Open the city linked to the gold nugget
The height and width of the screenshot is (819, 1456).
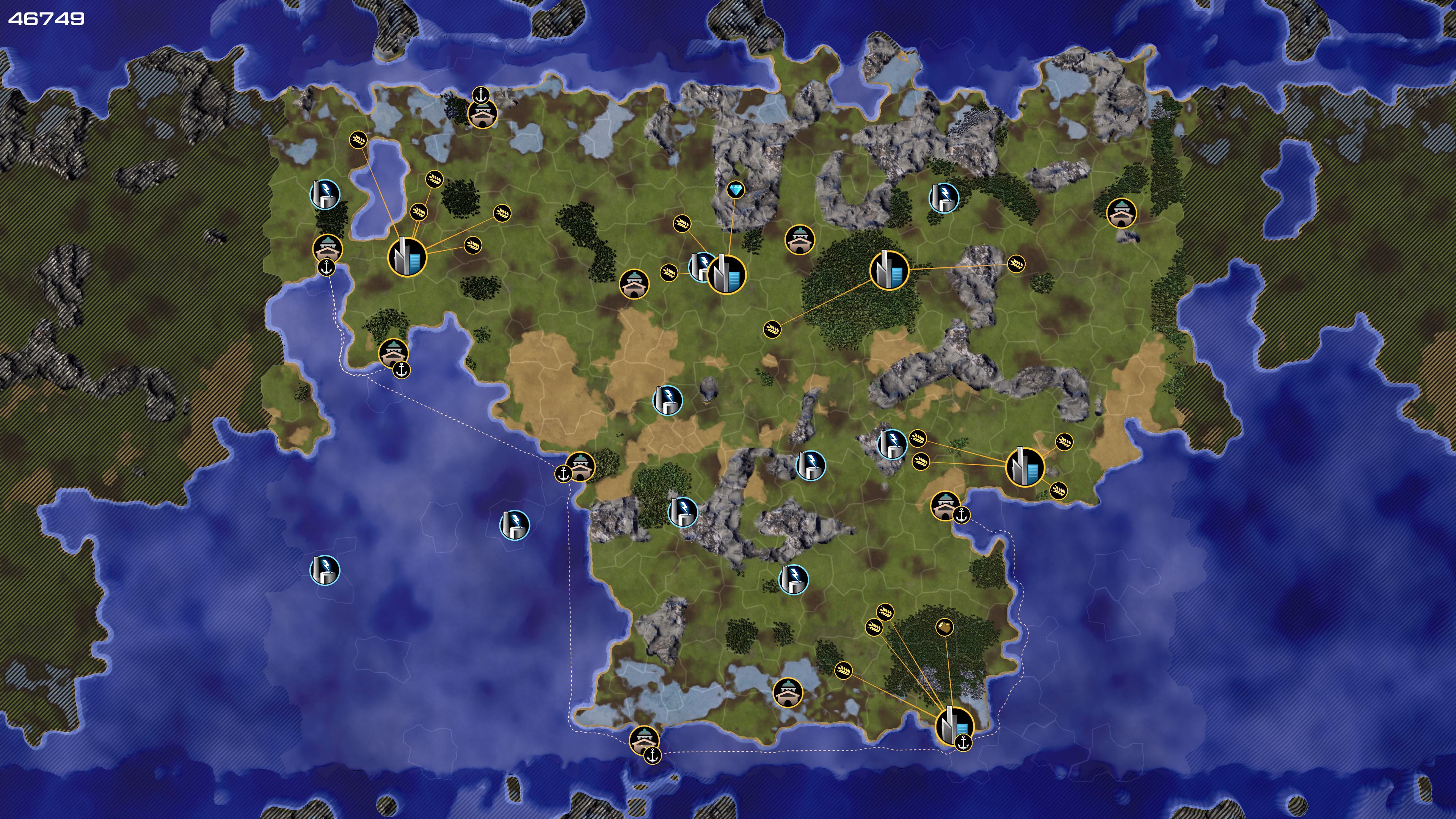pyautogui.click(x=955, y=726)
